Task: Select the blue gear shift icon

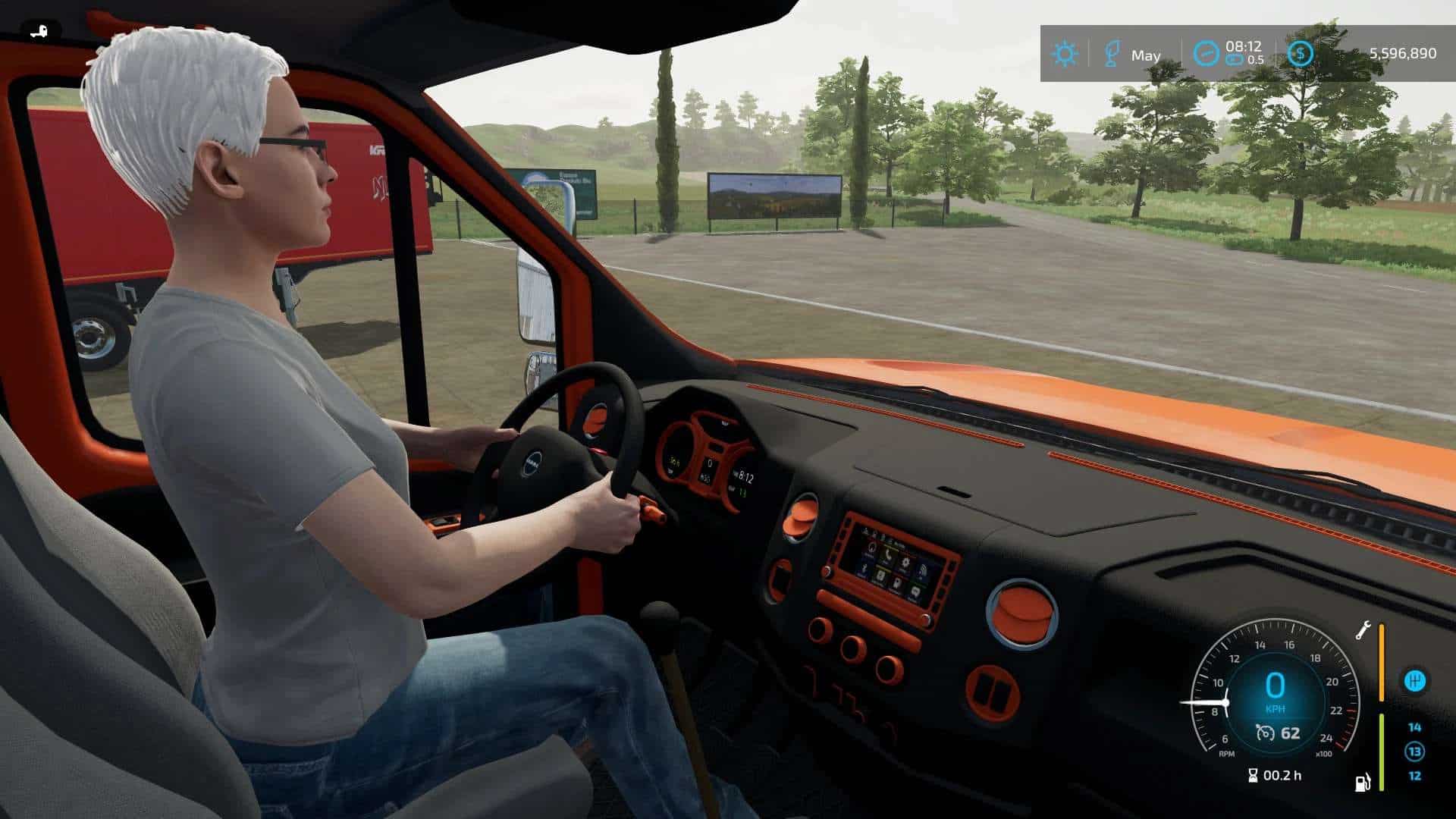Action: click(x=1414, y=681)
